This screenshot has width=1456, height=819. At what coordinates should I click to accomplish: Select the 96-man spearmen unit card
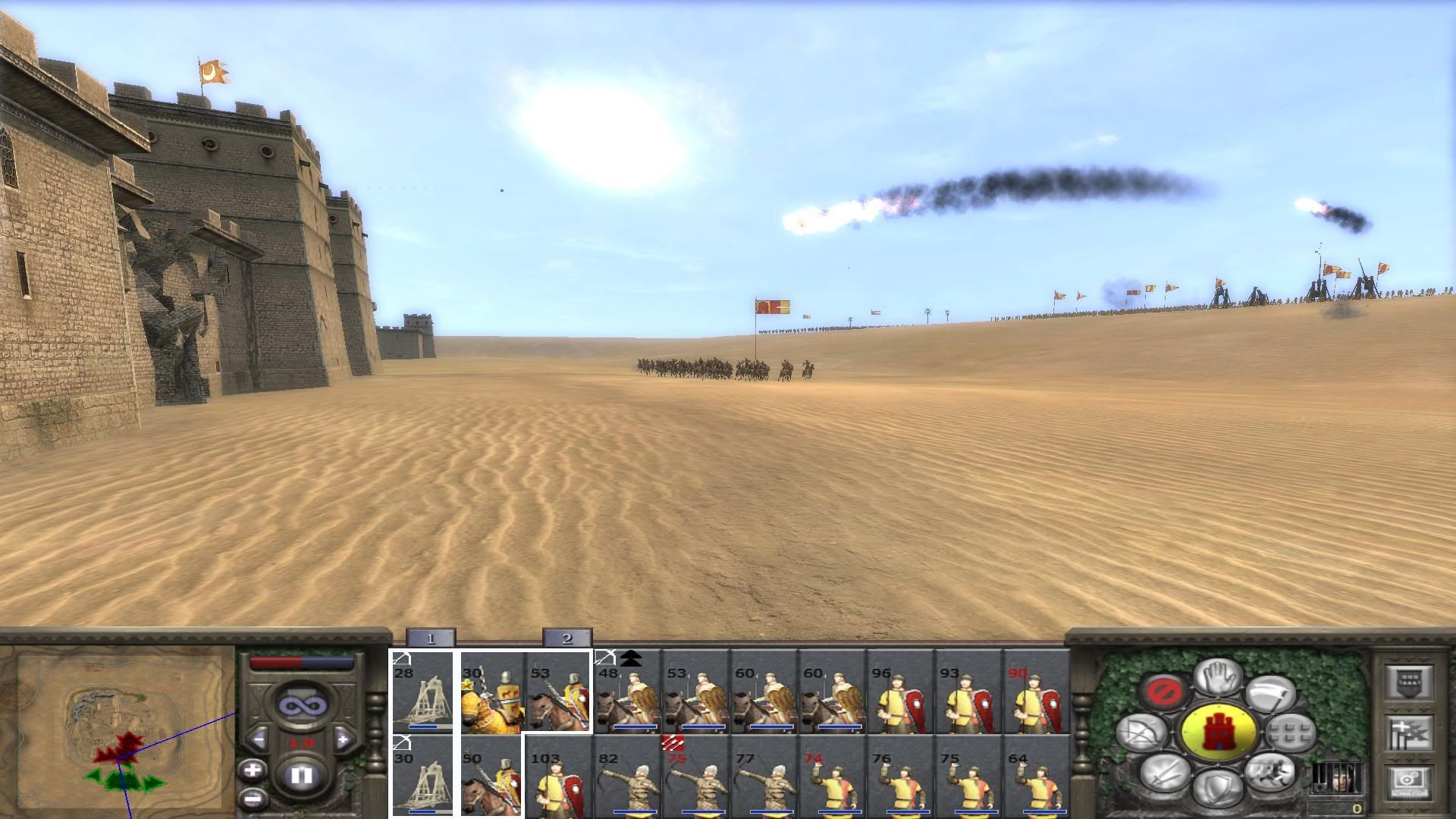tap(899, 692)
